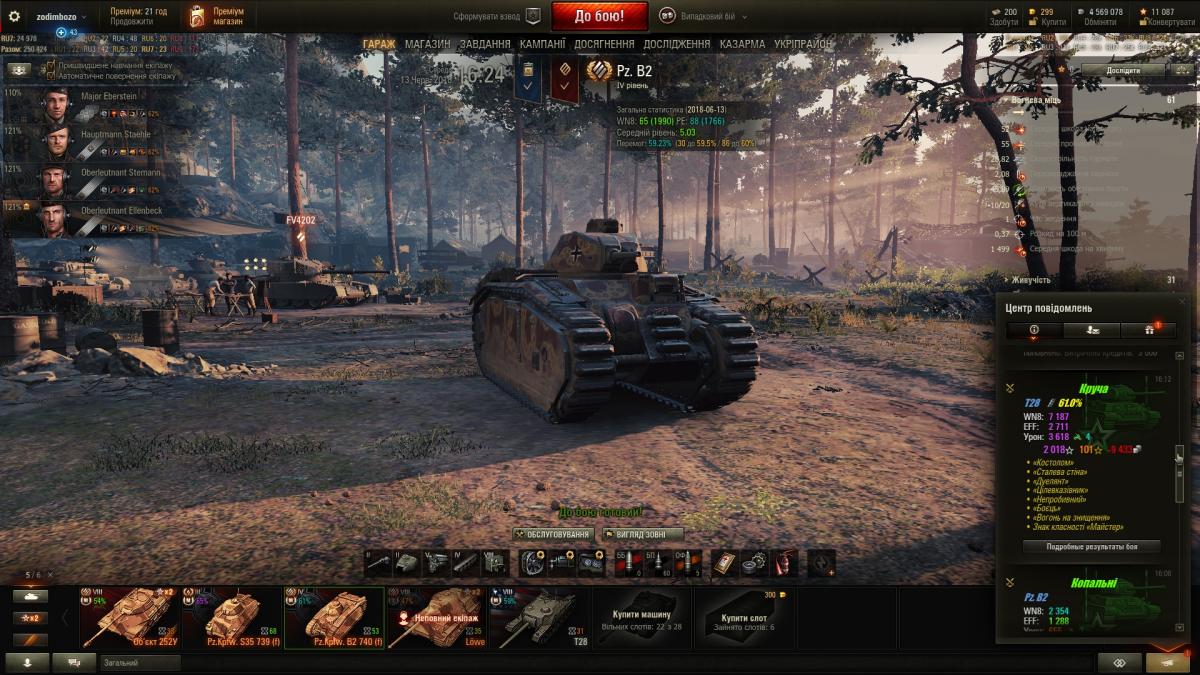Viewport: 1200px width, 675px height.
Task: Toggle accelerated crew training checkbox
Action: pos(50,65)
